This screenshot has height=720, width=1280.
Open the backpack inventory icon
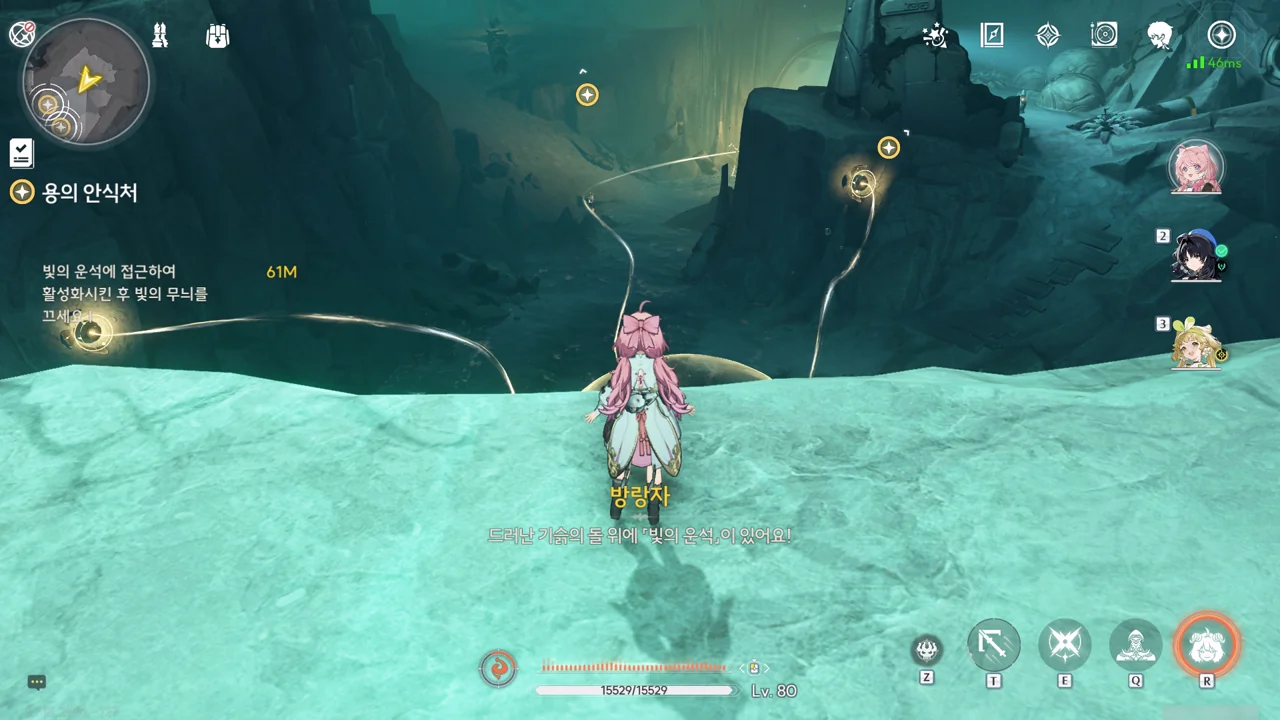pyautogui.click(x=217, y=36)
